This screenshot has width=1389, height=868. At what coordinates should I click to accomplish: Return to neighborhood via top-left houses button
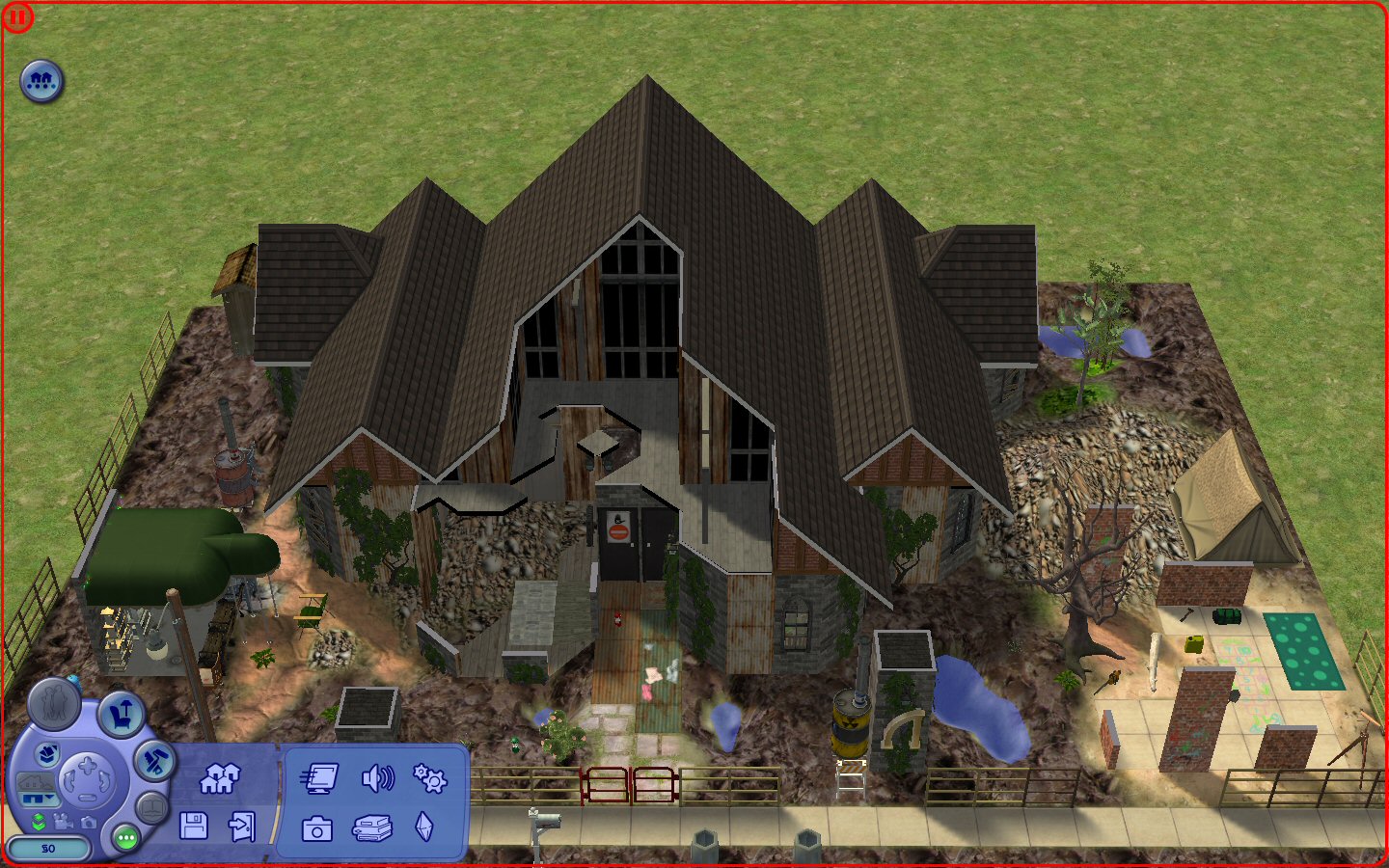coord(41,81)
